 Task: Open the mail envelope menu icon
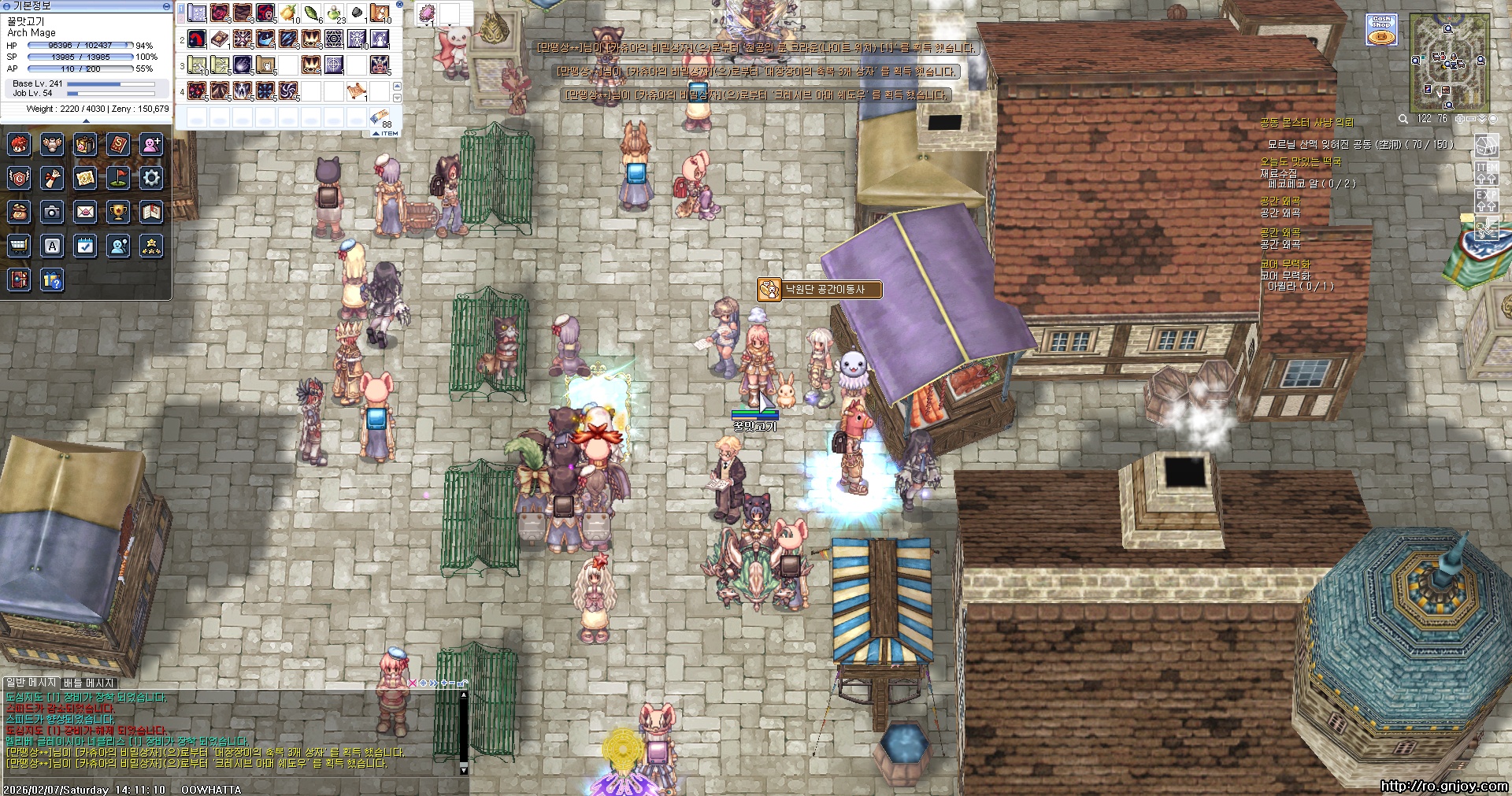85,212
